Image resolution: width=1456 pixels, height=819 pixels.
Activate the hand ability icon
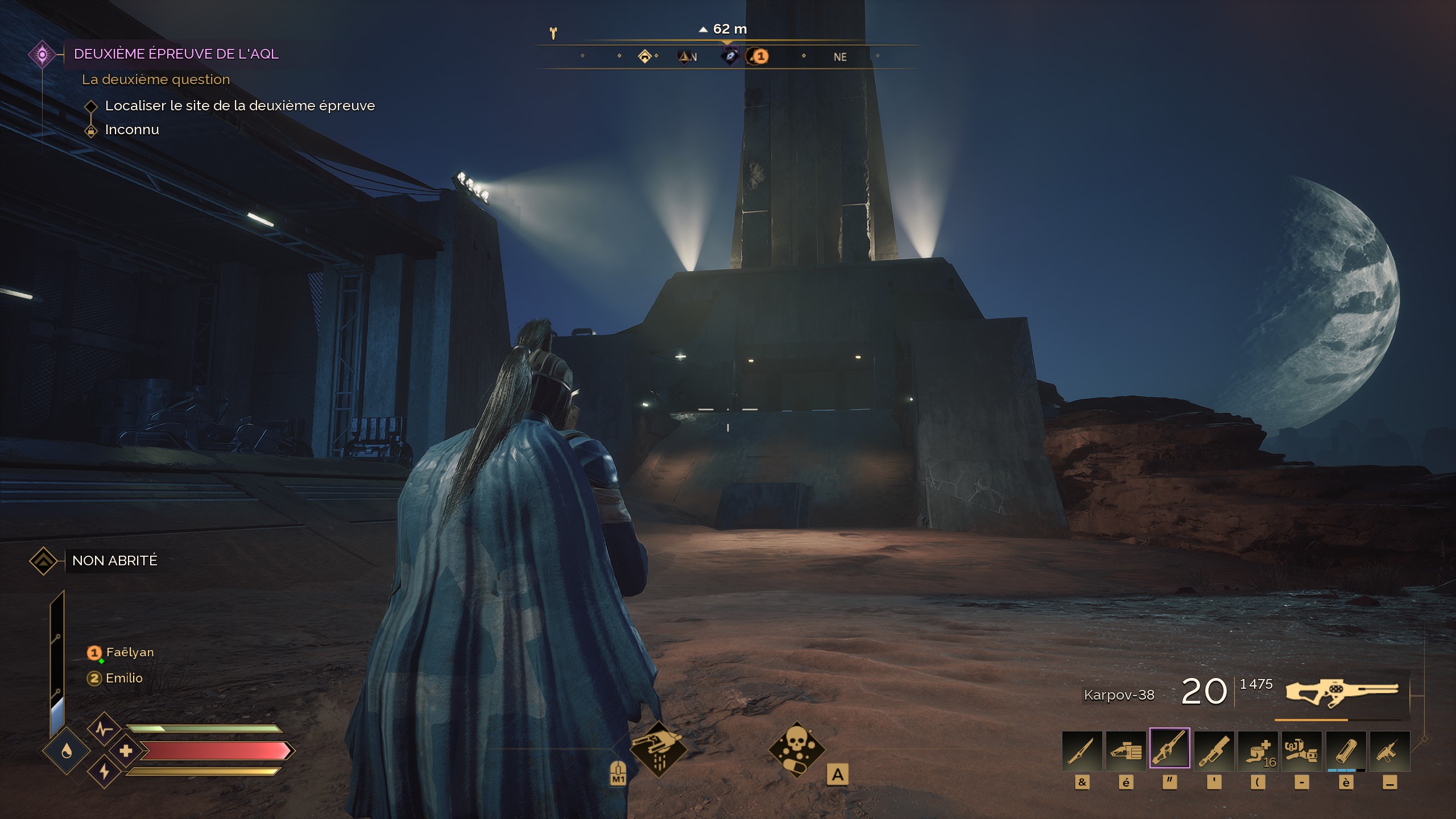[659, 749]
